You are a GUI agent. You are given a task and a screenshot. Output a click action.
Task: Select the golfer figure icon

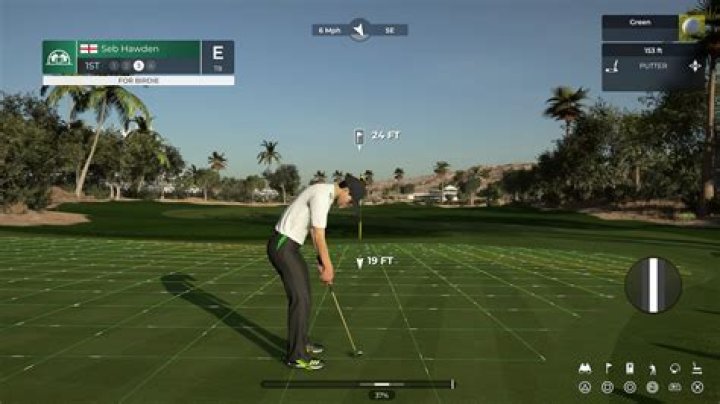point(652,368)
